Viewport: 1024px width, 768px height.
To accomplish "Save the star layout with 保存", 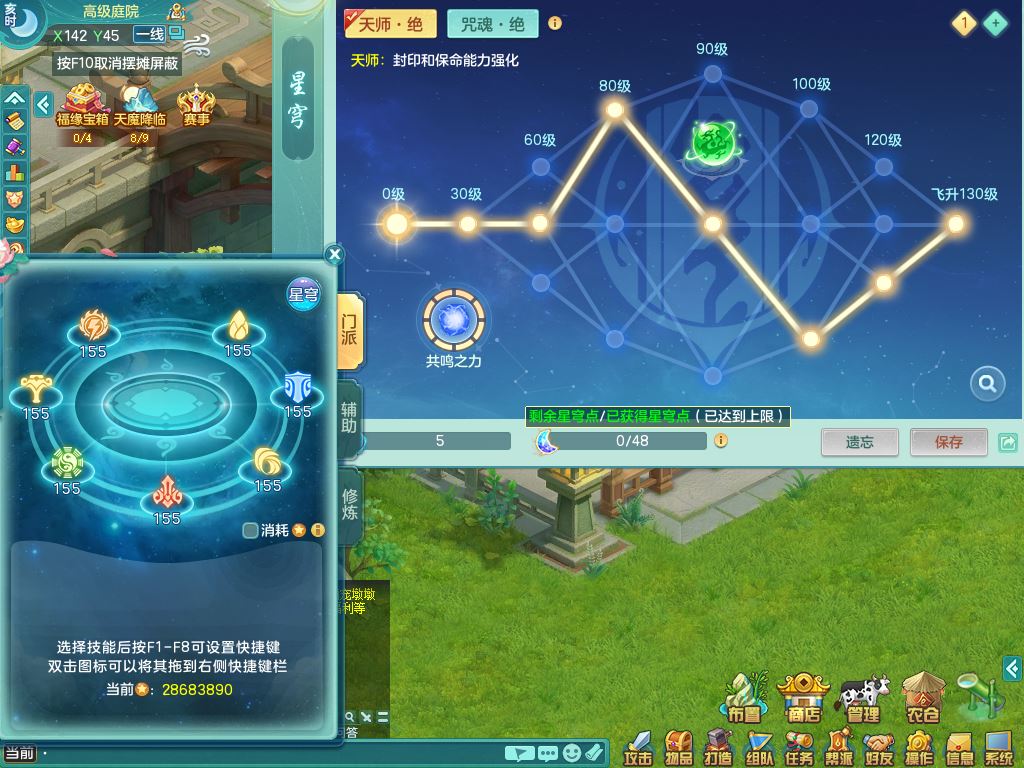I will (948, 441).
